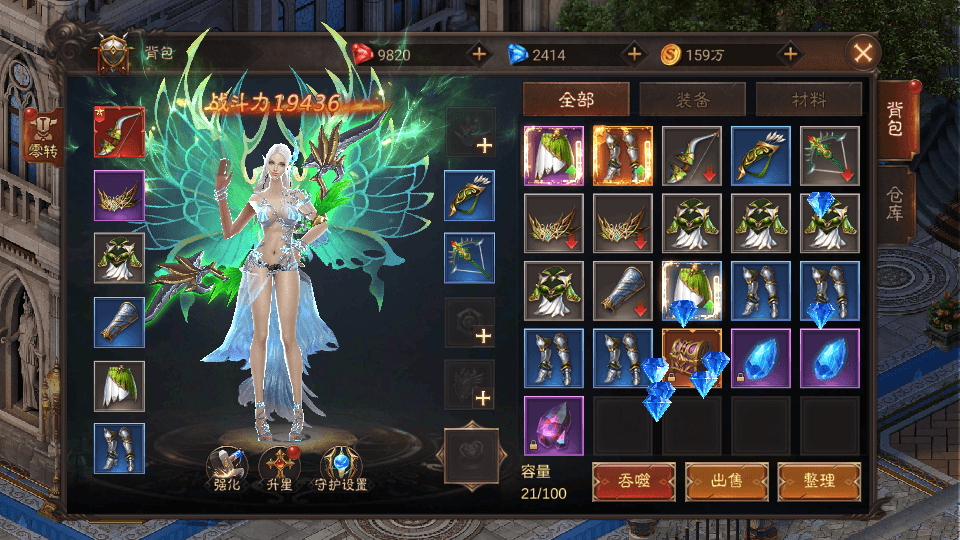Add more blue diamonds with plus button
Screen dimensions: 960x540
(x=634, y=54)
